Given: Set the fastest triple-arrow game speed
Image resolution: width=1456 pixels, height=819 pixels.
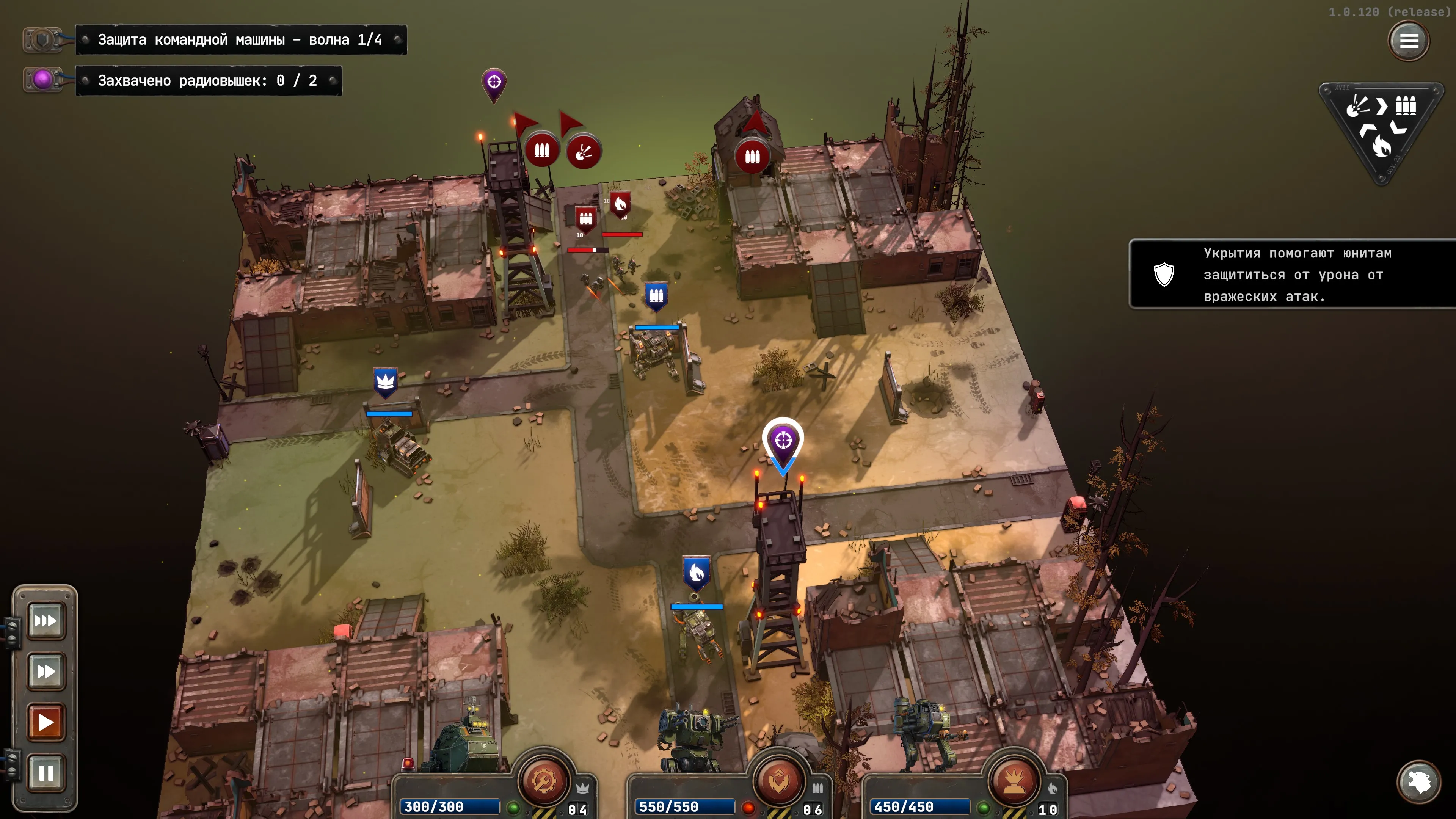Looking at the screenshot, I should tap(46, 621).
